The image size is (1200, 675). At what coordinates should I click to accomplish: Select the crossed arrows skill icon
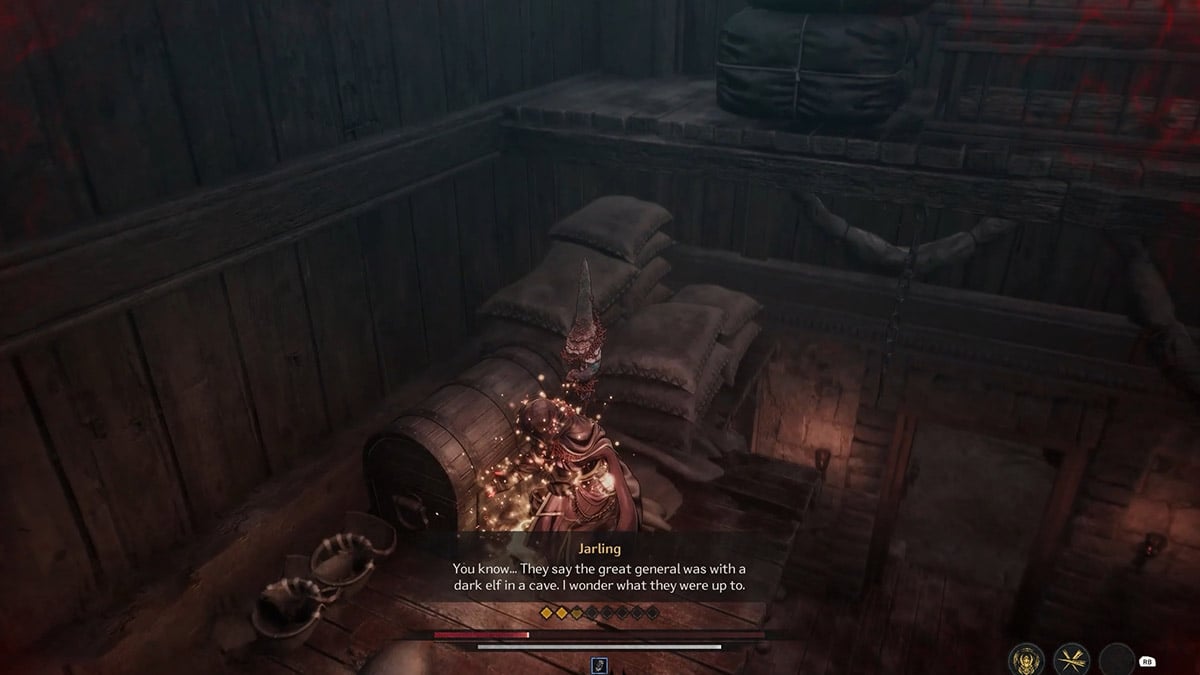tap(1071, 658)
